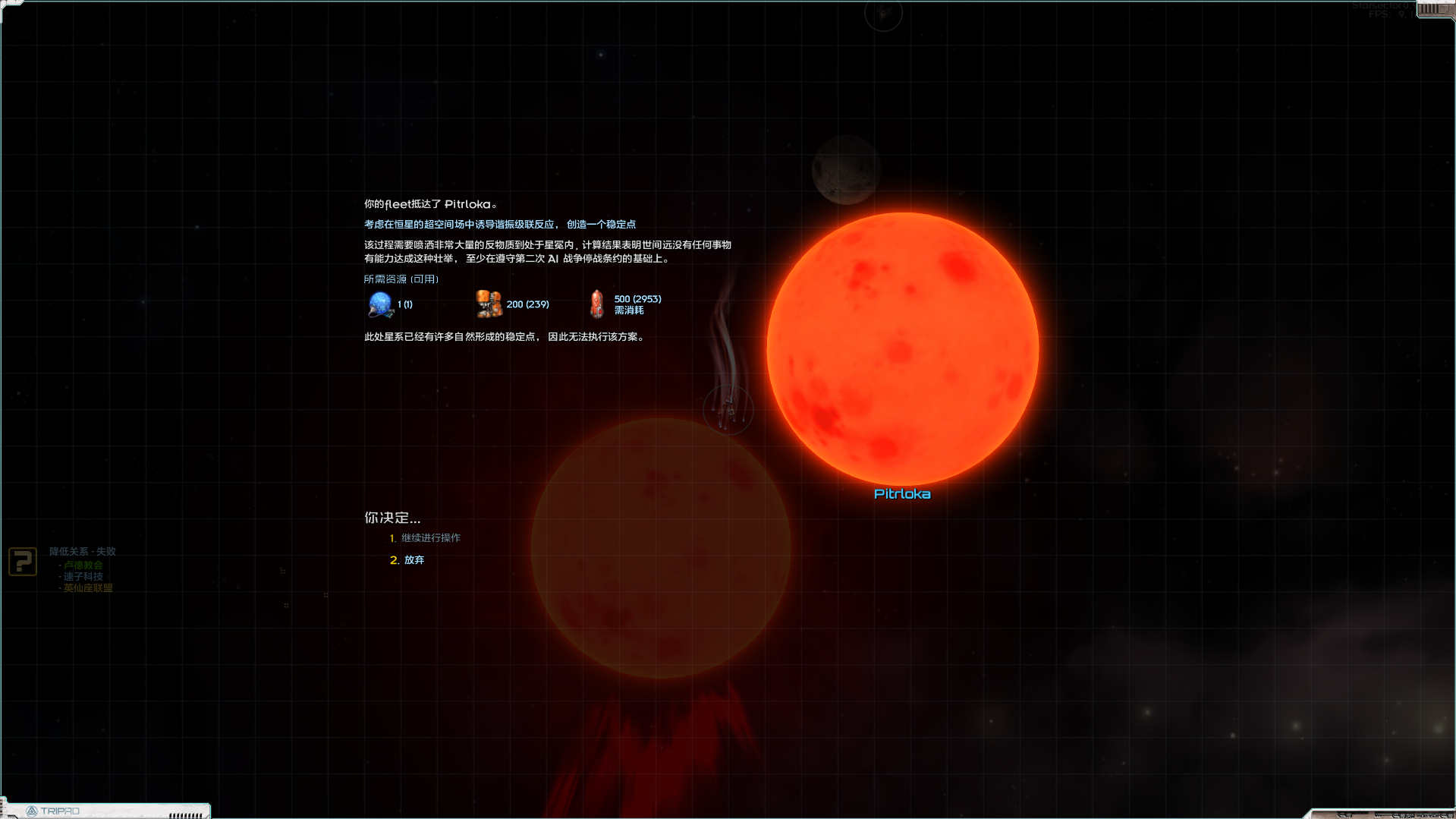Click the red fuel canister icon
The image size is (1456, 819).
[597, 304]
